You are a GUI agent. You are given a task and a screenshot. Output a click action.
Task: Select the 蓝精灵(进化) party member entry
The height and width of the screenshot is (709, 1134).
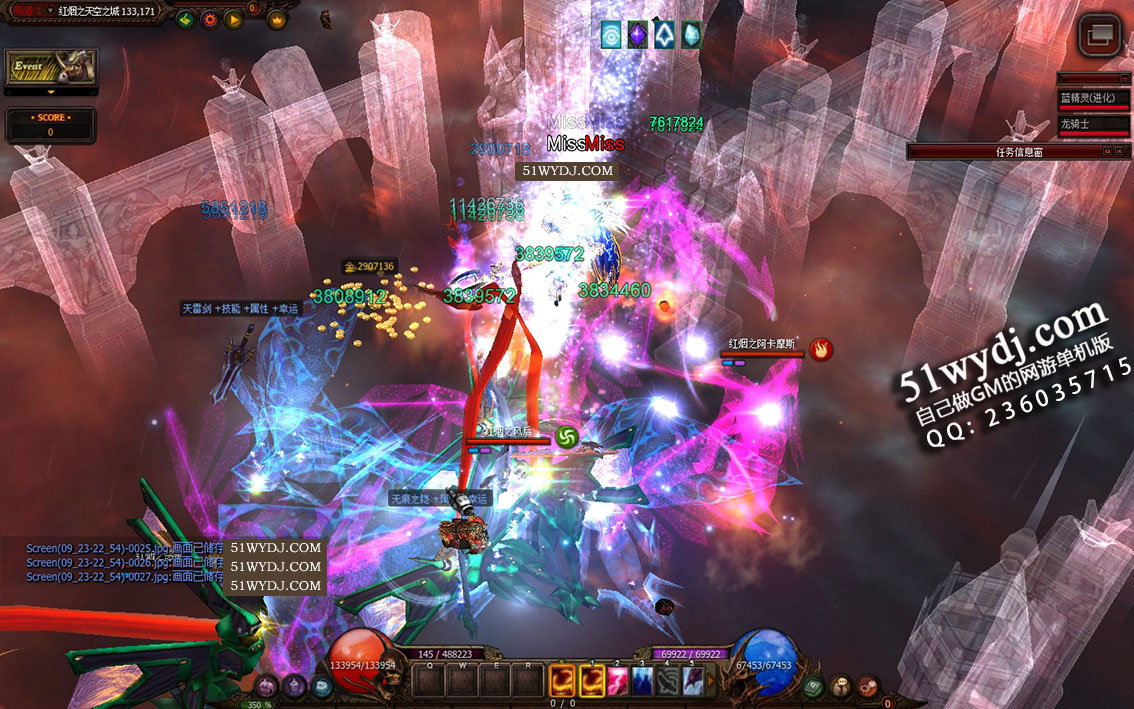(x=1093, y=99)
